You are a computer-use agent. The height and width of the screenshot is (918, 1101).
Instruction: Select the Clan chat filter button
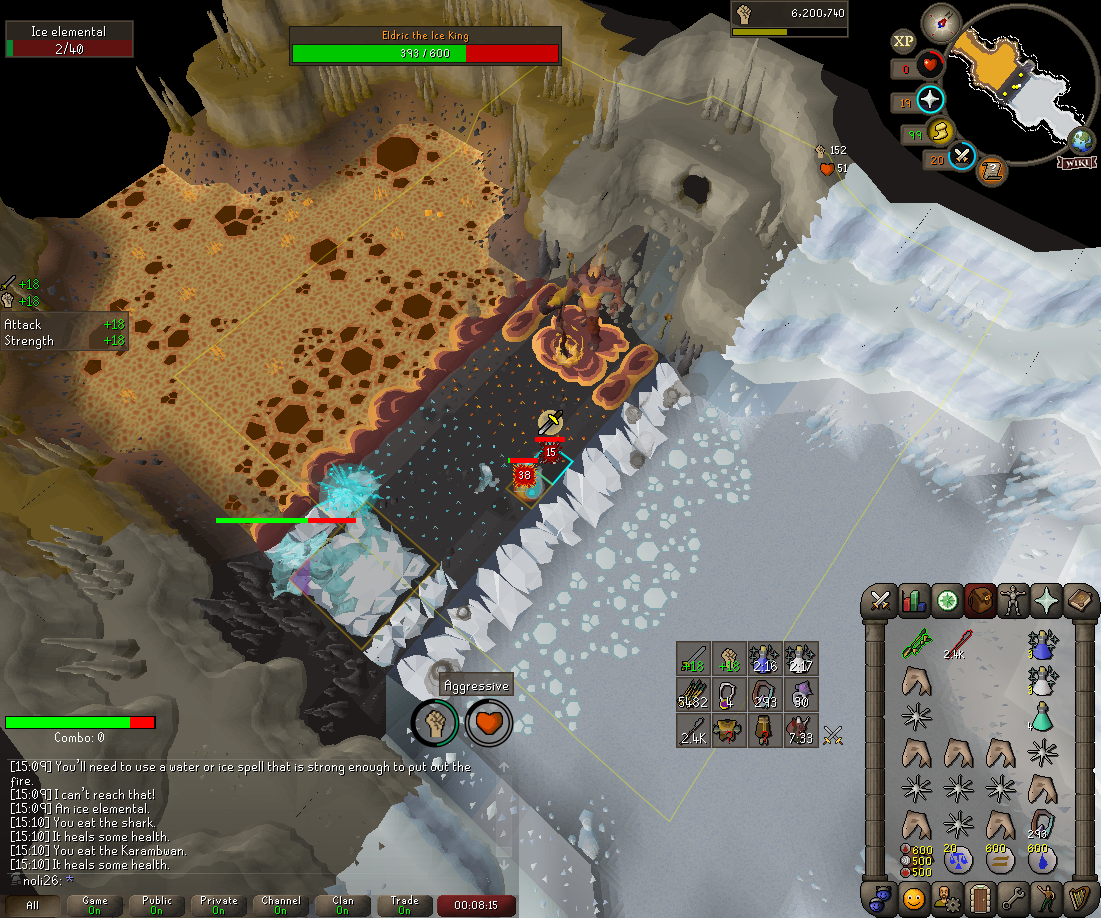[343, 905]
